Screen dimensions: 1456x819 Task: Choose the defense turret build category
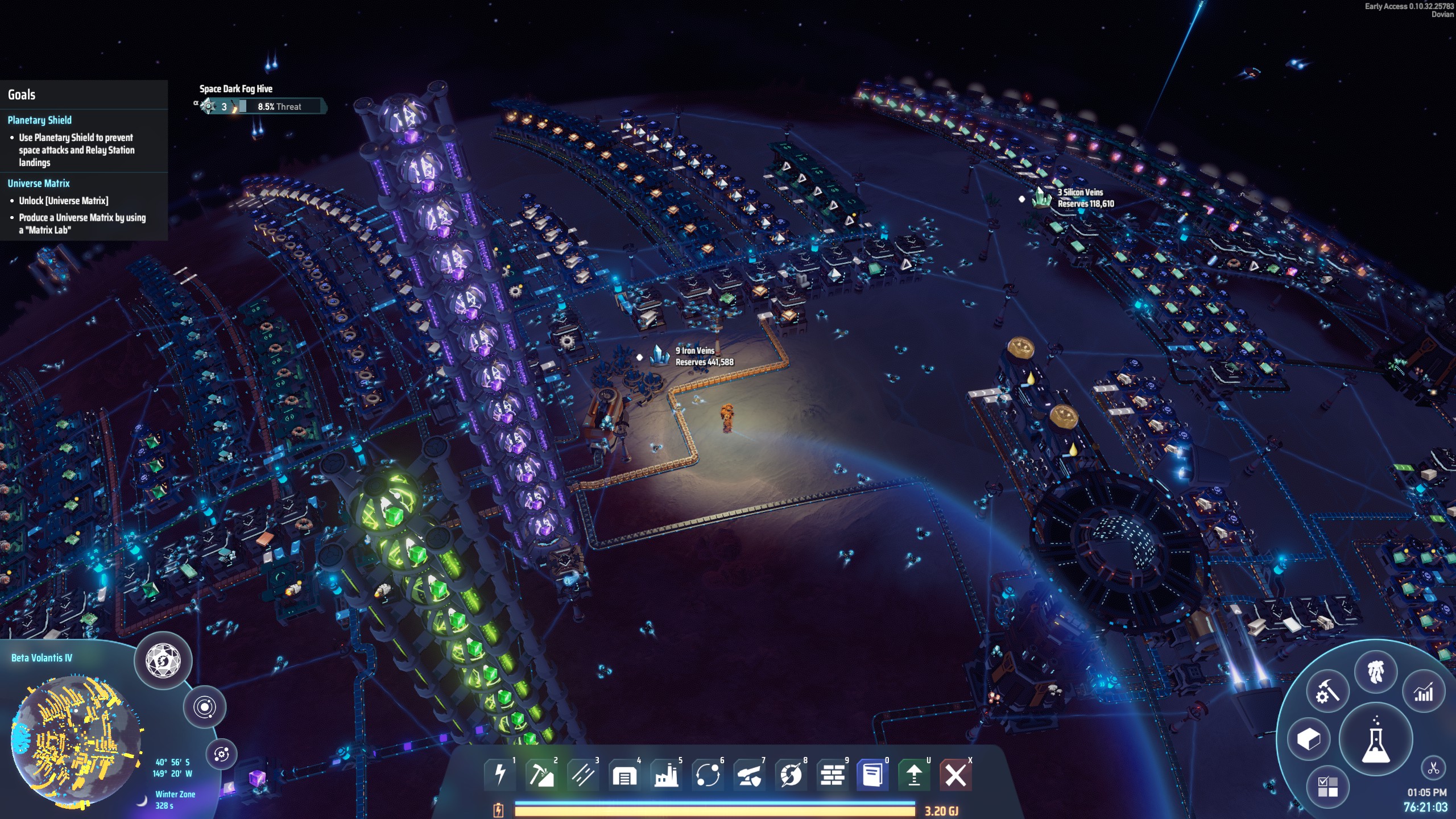pyautogui.click(x=750, y=774)
